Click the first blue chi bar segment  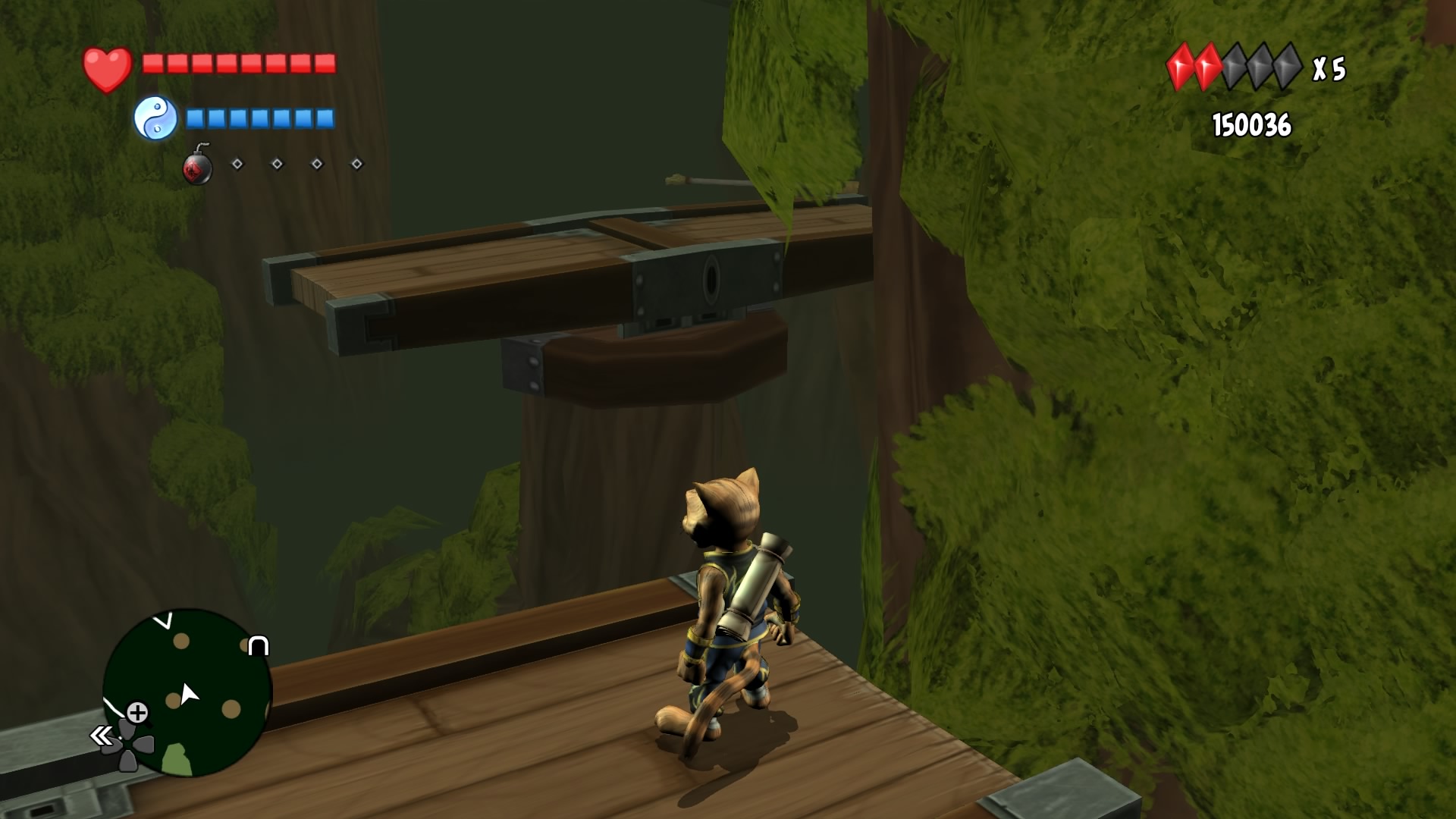pyautogui.click(x=194, y=118)
